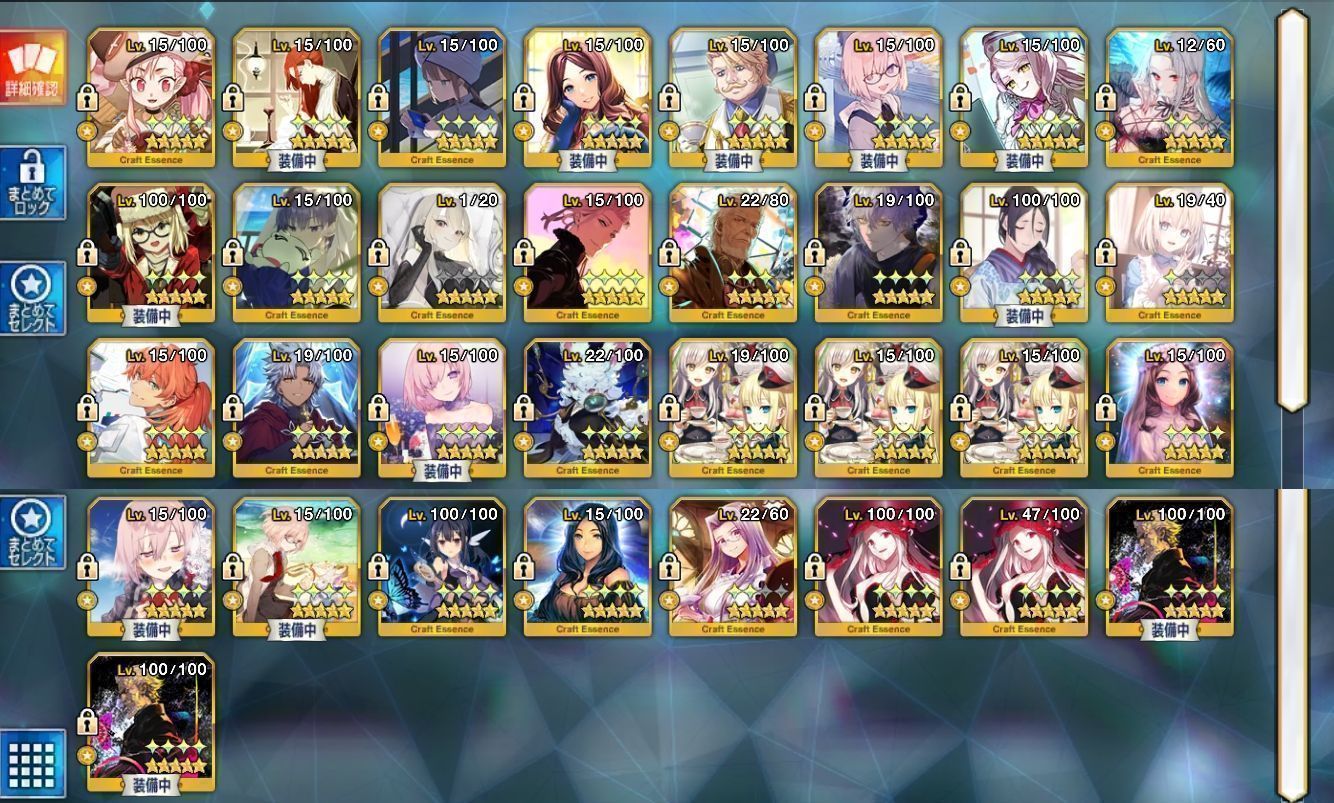Pick the craft essence at Lv. 19/40
The width and height of the screenshot is (1334, 803).
(1169, 253)
